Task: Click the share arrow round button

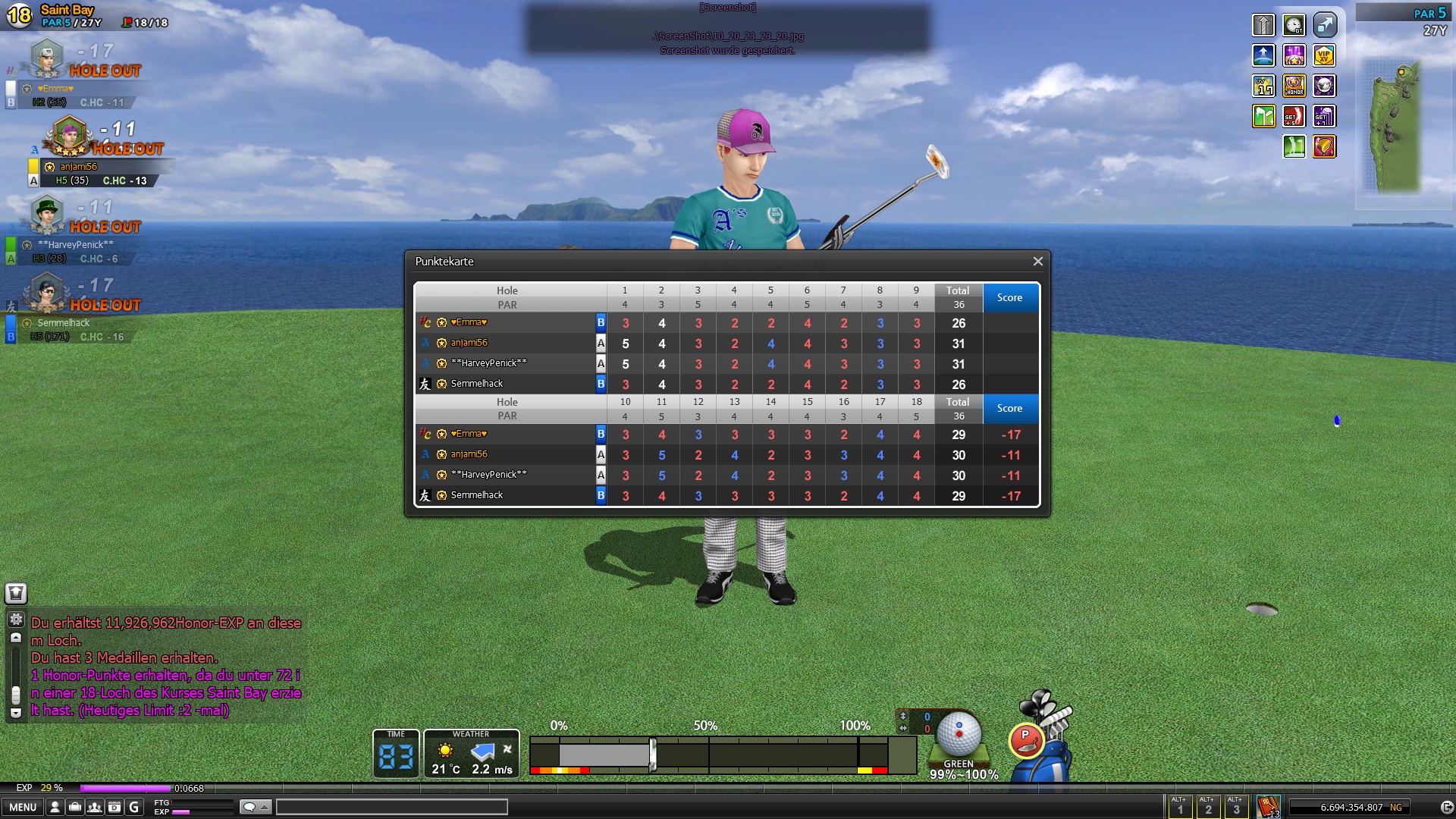Action: [x=1324, y=25]
